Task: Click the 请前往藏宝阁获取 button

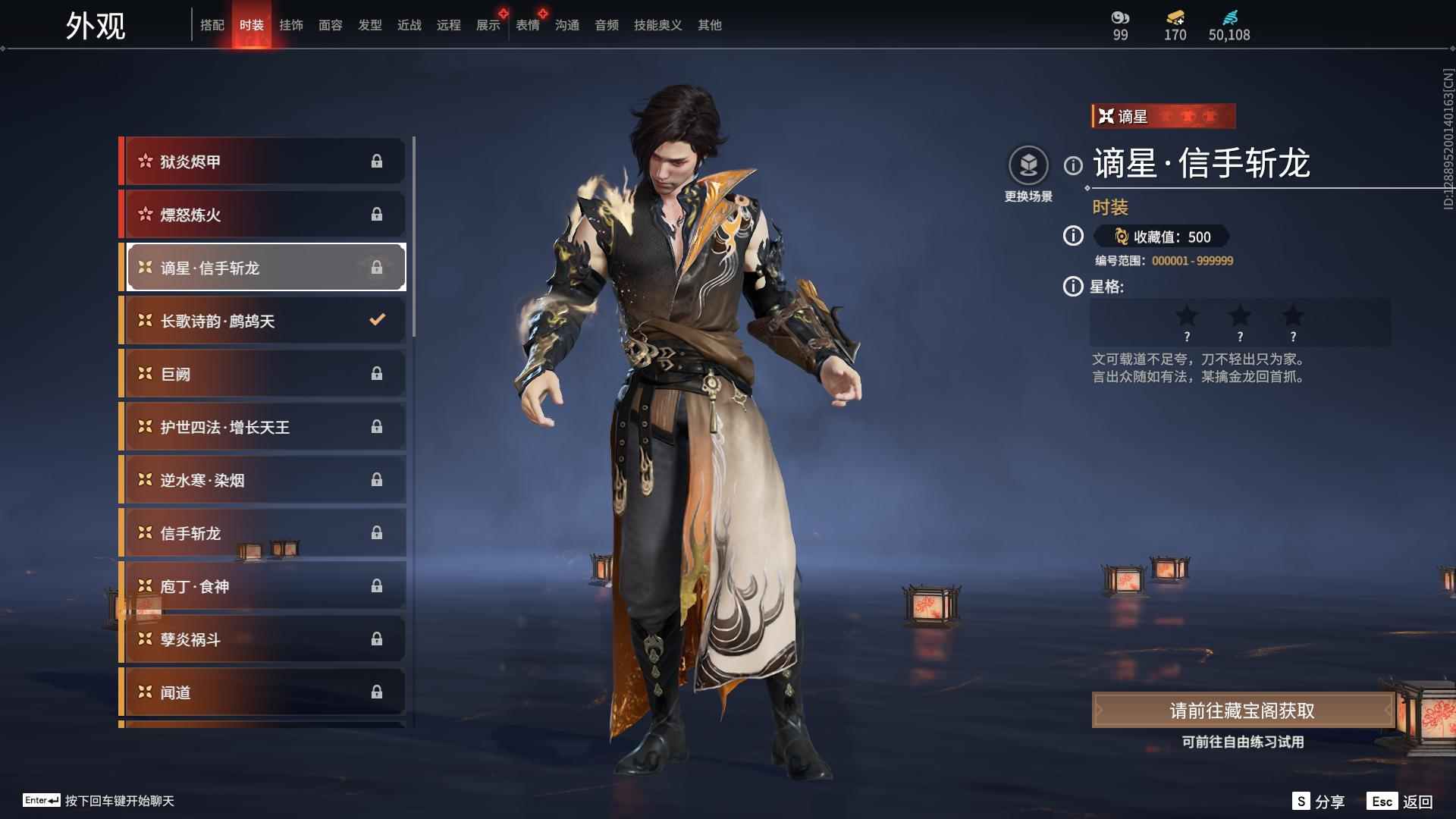Action: 1241,711
